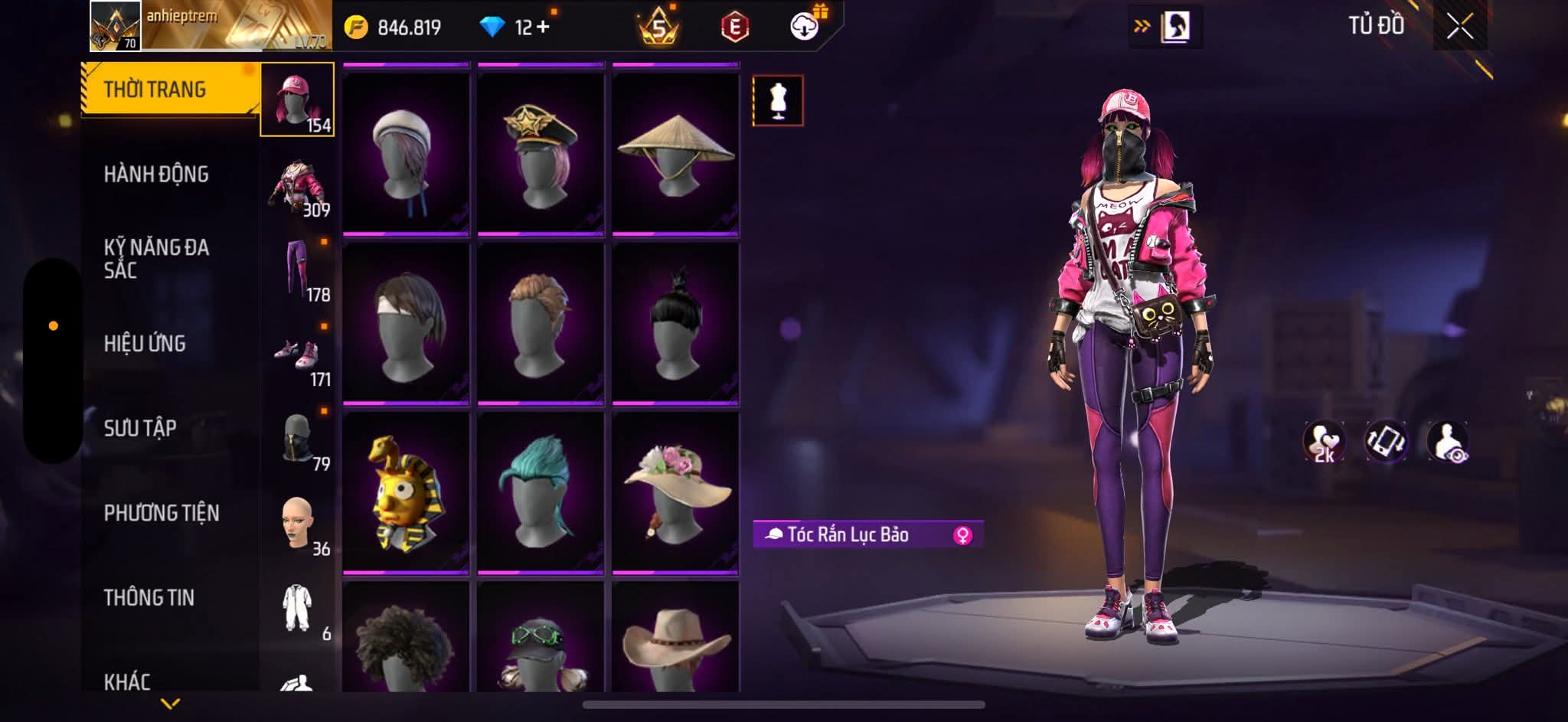The width and height of the screenshot is (1568, 722).
Task: Open the Hành Động category
Action: click(x=156, y=175)
